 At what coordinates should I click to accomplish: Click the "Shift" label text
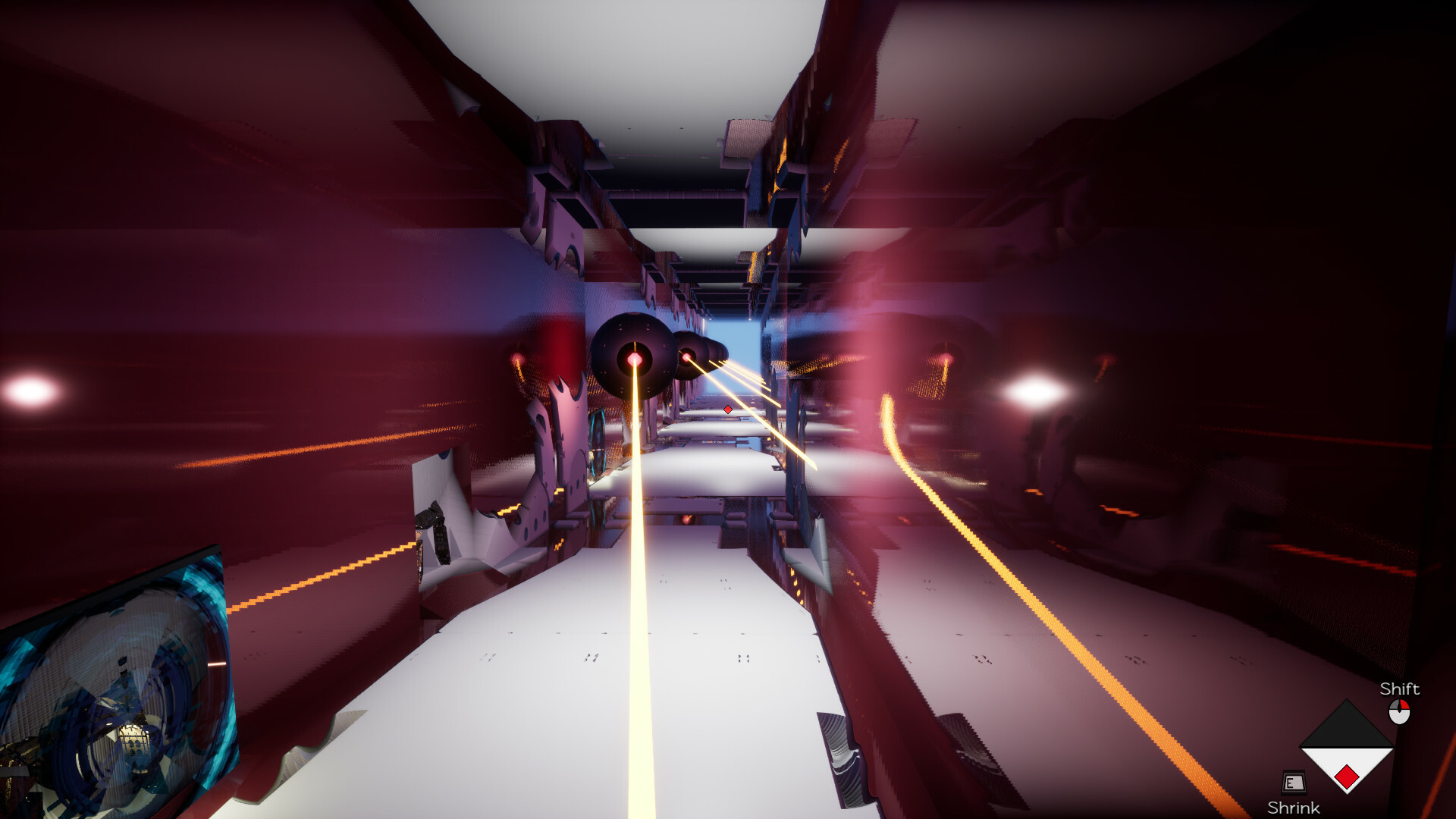1400,689
